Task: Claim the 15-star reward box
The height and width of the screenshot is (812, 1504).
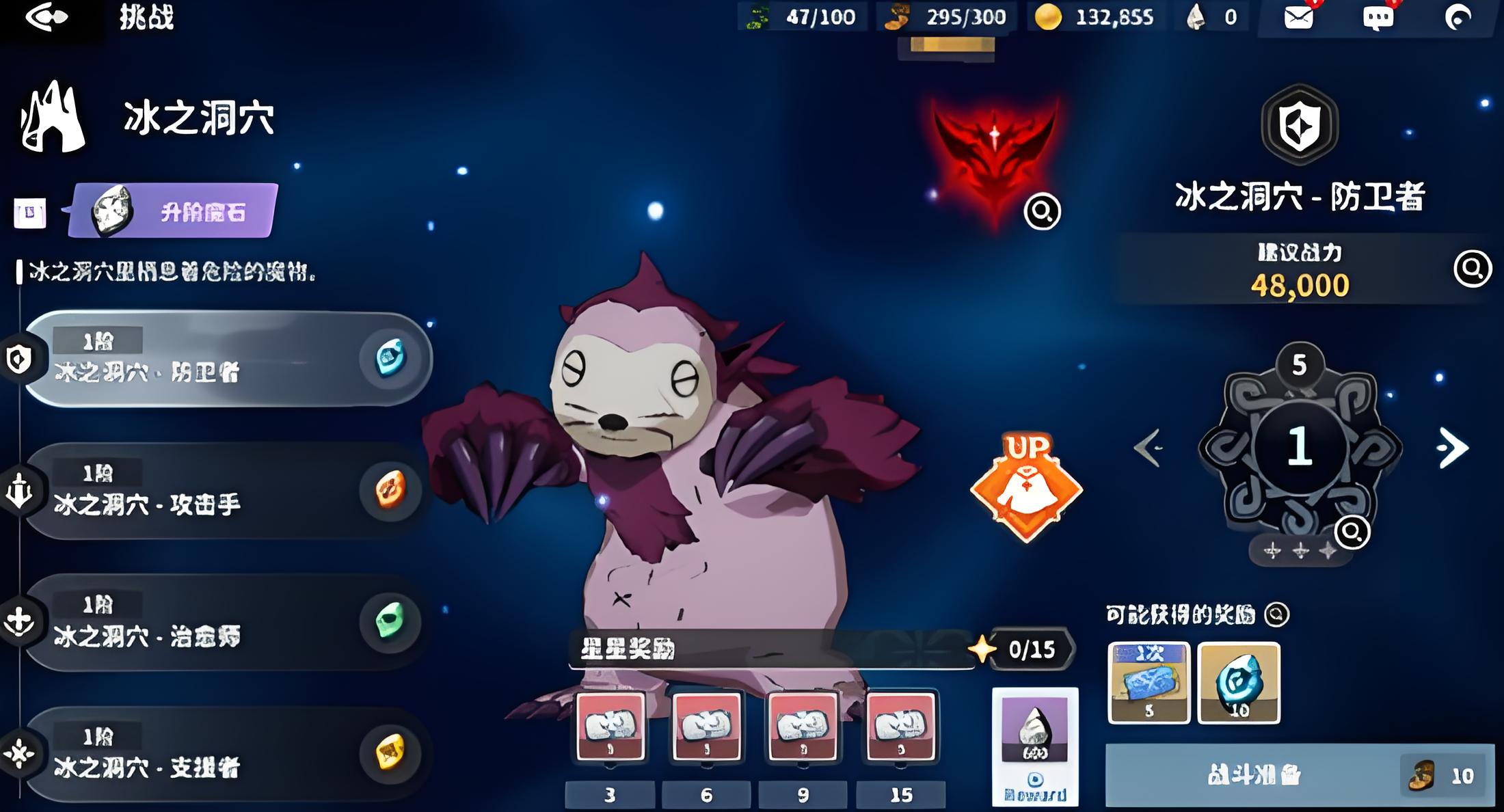Action: pos(900,726)
